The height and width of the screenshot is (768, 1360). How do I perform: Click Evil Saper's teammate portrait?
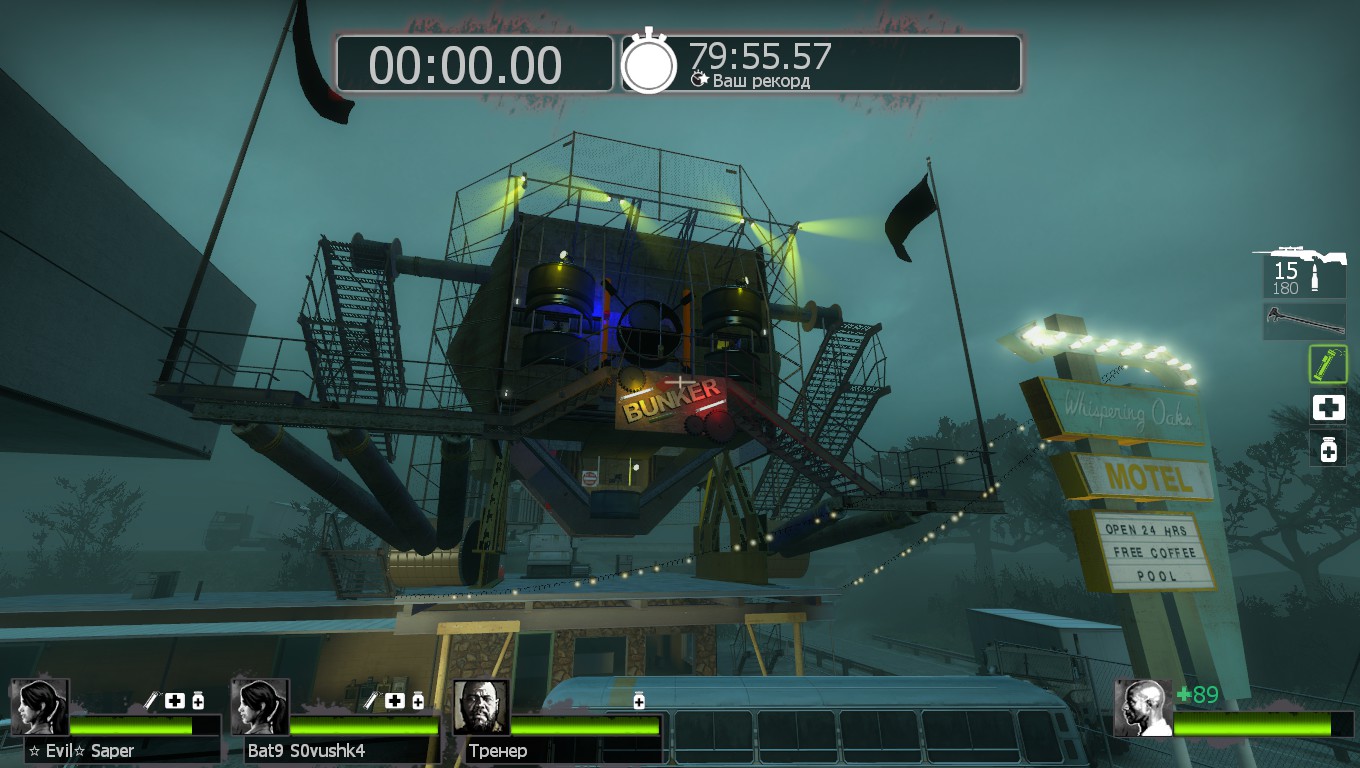coord(40,707)
